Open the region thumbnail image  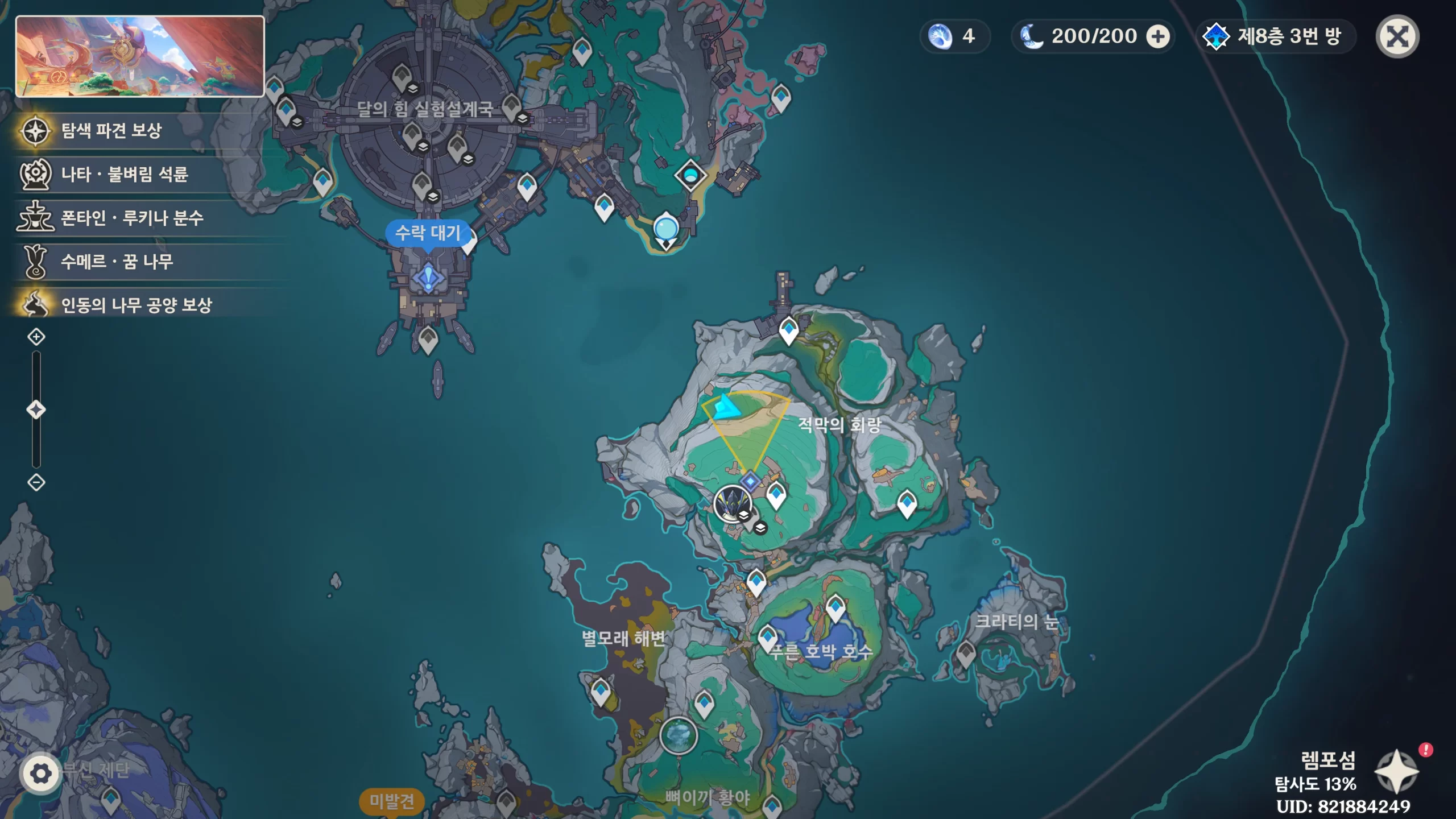140,56
